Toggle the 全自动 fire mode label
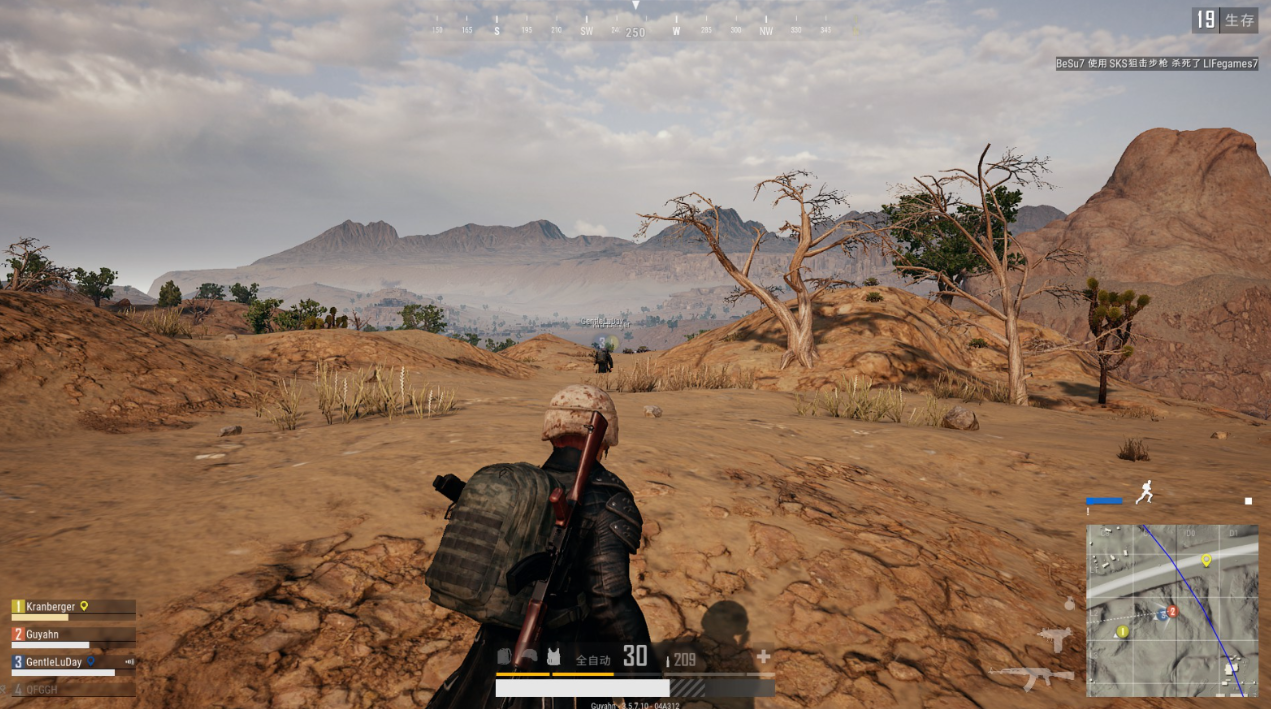 pos(593,659)
